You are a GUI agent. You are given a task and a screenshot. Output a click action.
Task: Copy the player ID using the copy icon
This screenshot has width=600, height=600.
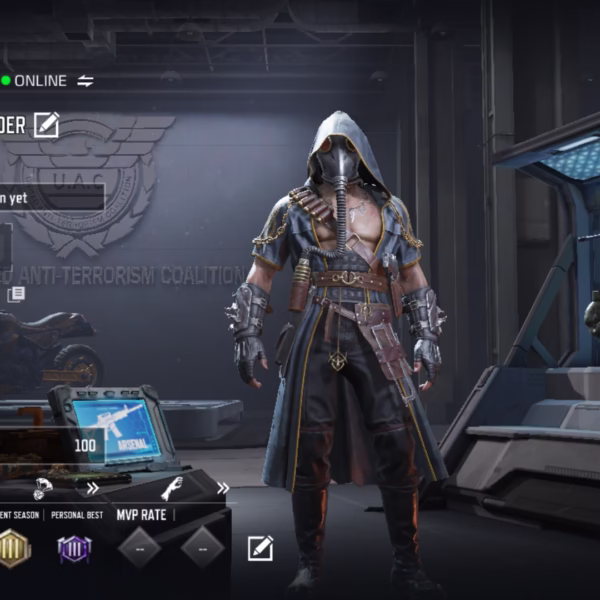point(16,294)
